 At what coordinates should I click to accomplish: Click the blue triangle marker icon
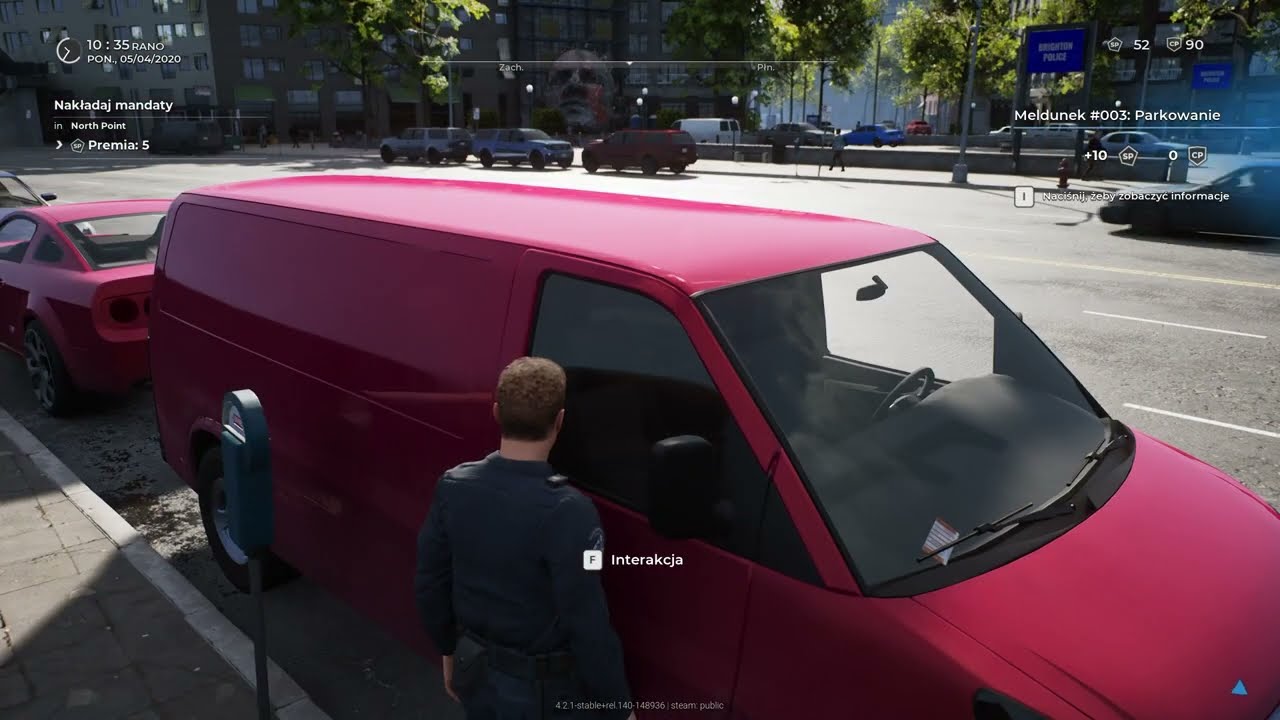tap(1239, 687)
